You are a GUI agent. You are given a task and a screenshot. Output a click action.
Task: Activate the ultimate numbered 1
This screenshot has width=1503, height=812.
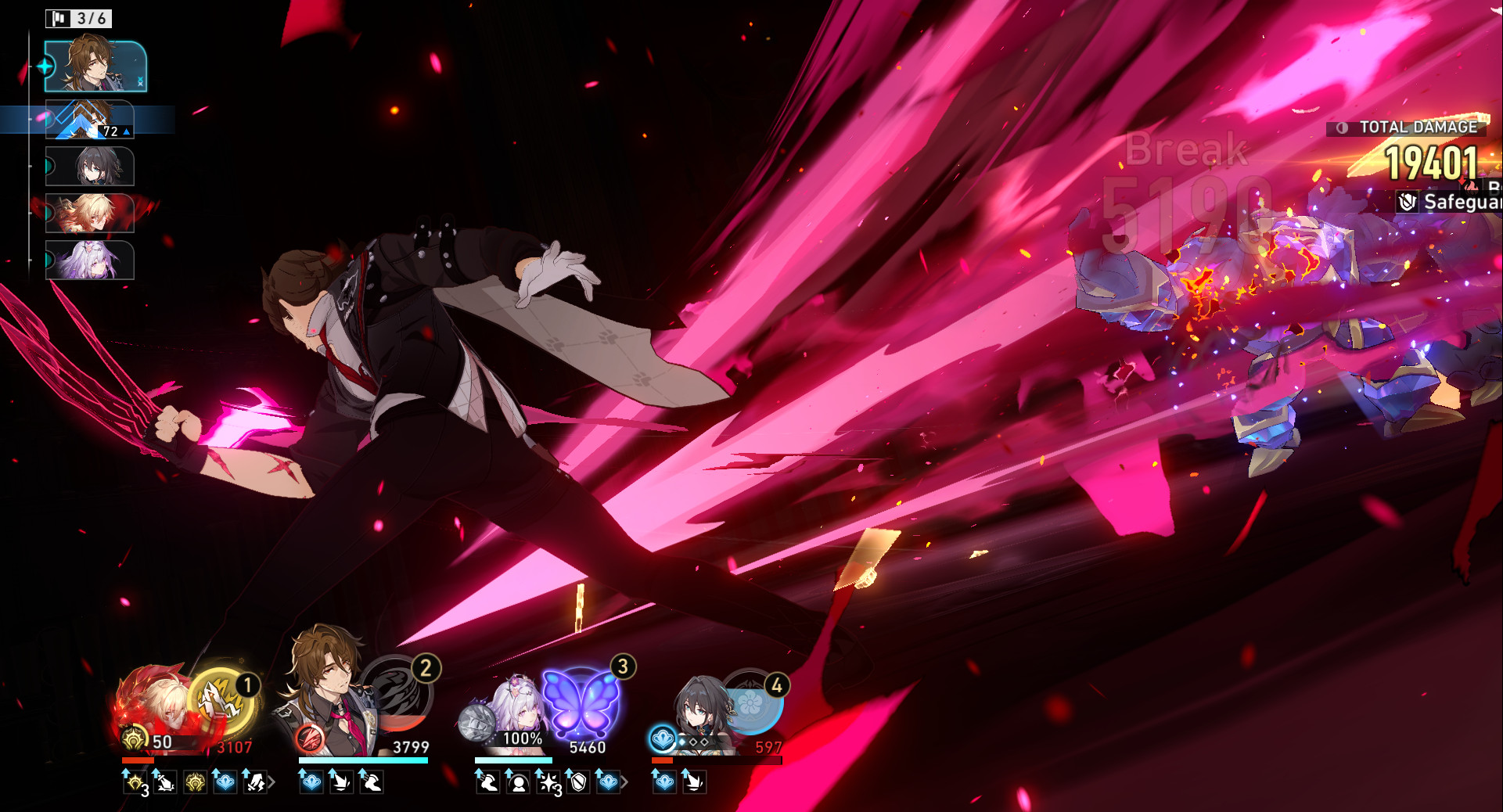click(x=221, y=702)
